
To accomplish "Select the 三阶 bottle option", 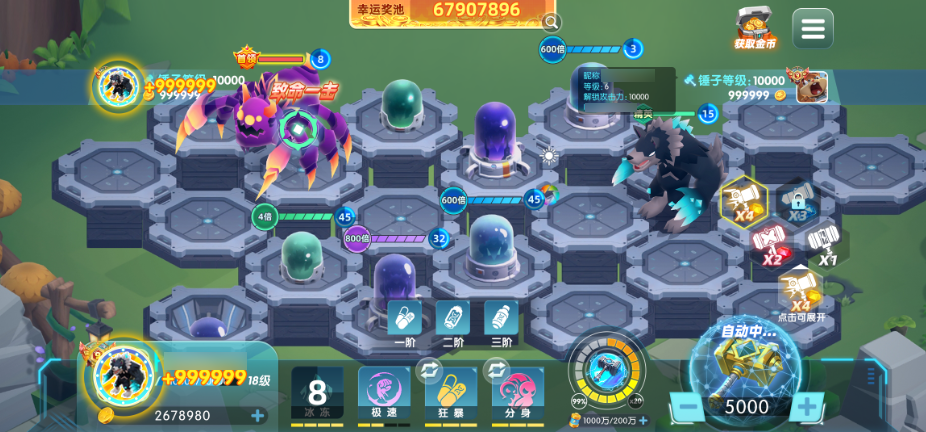I will tap(501, 321).
